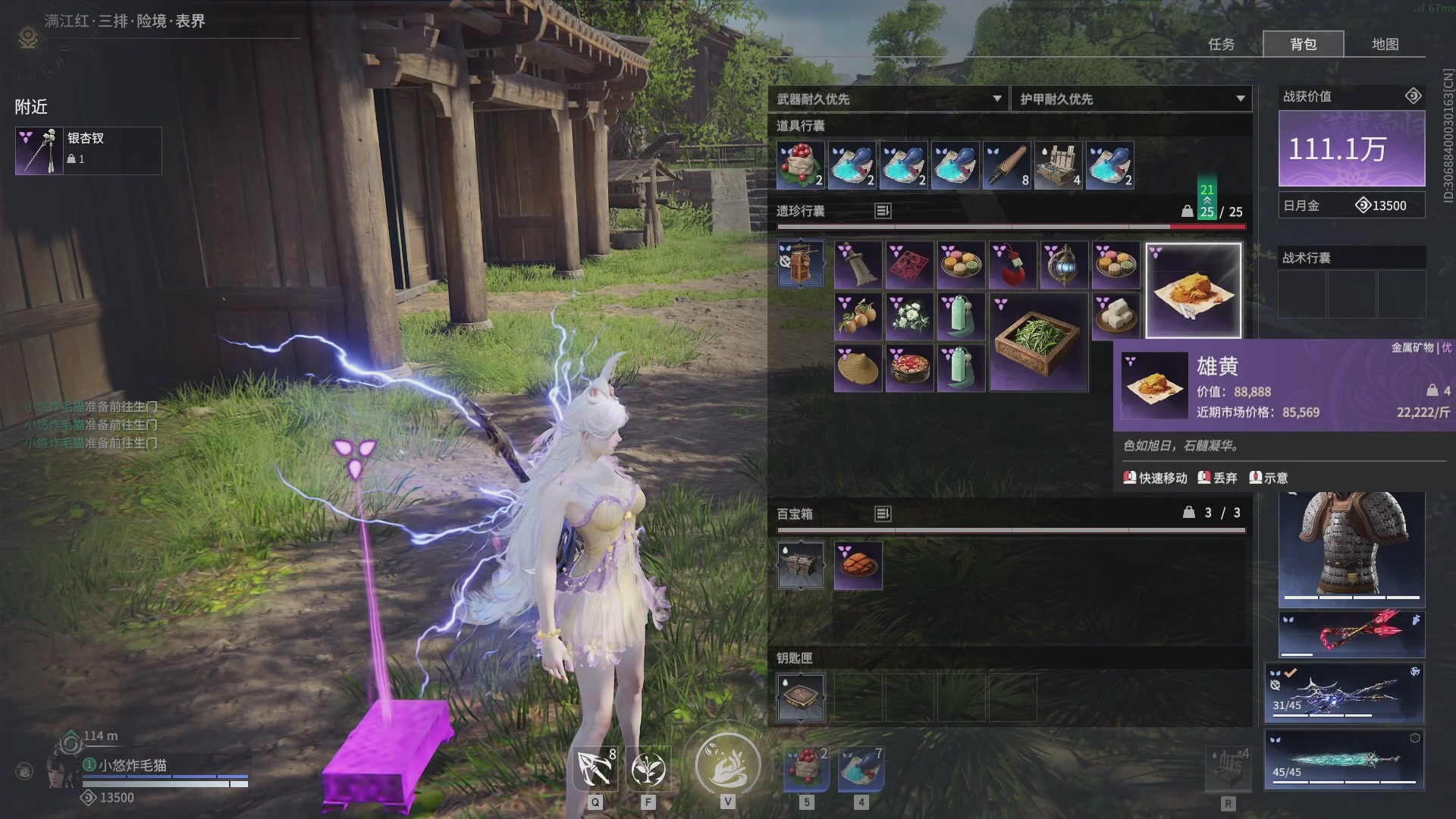
Task: Select the body armor equipment slot
Action: [x=1351, y=548]
